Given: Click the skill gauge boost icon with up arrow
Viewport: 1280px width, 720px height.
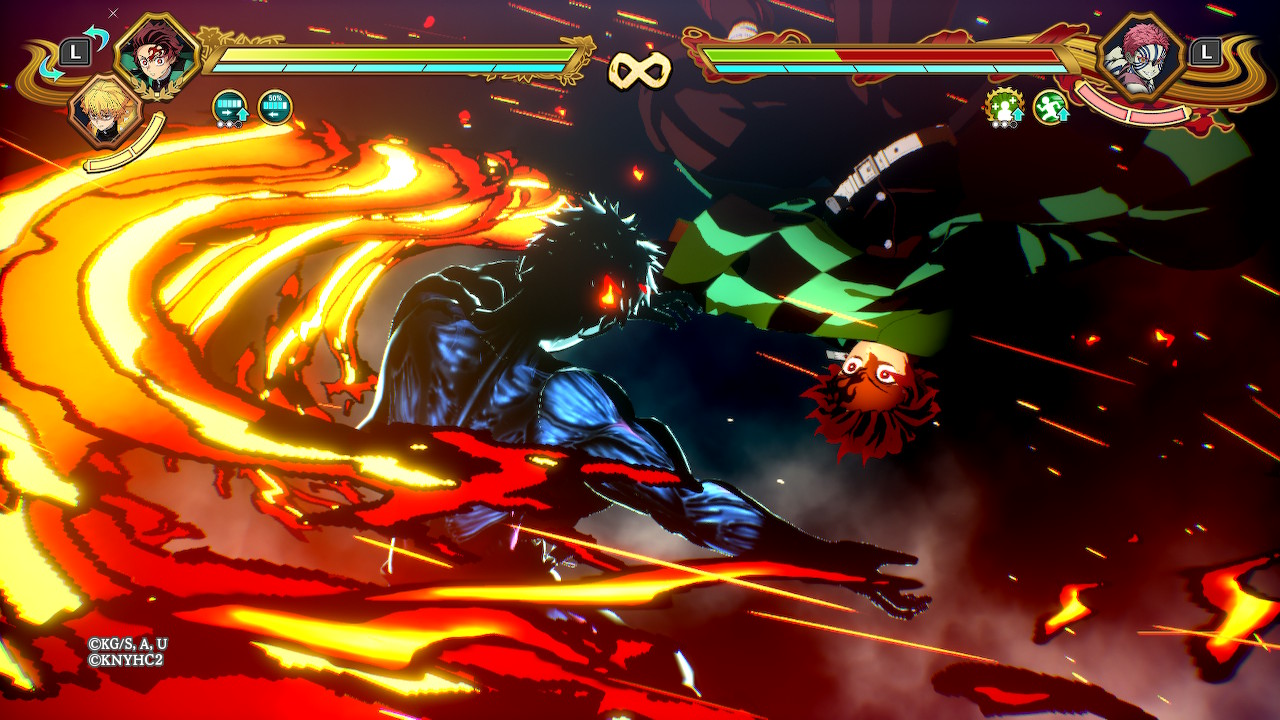Looking at the screenshot, I should tap(231, 108).
